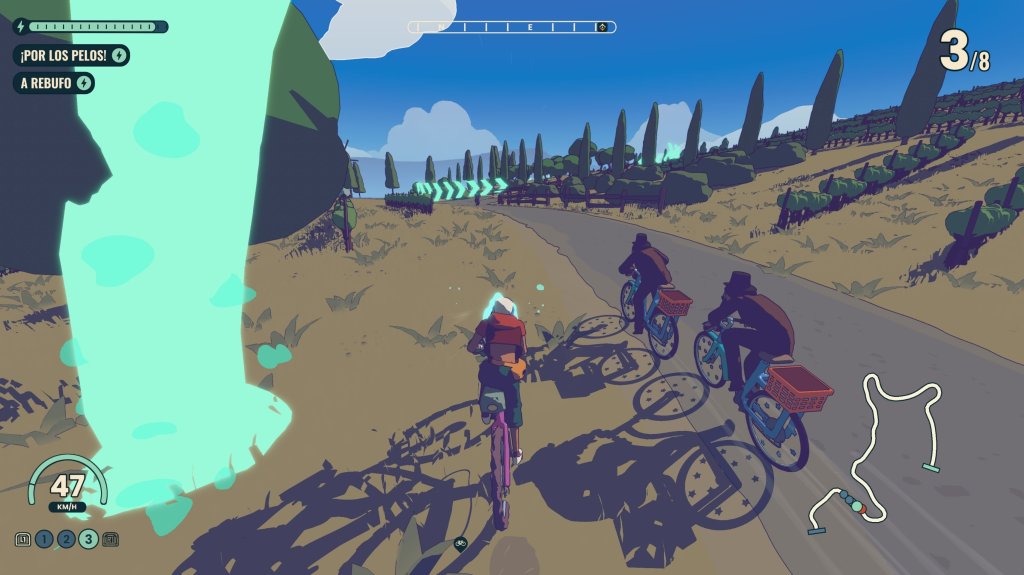The image size is (1024, 575).
Task: Select gear 1 indicator
Action: pos(44,540)
